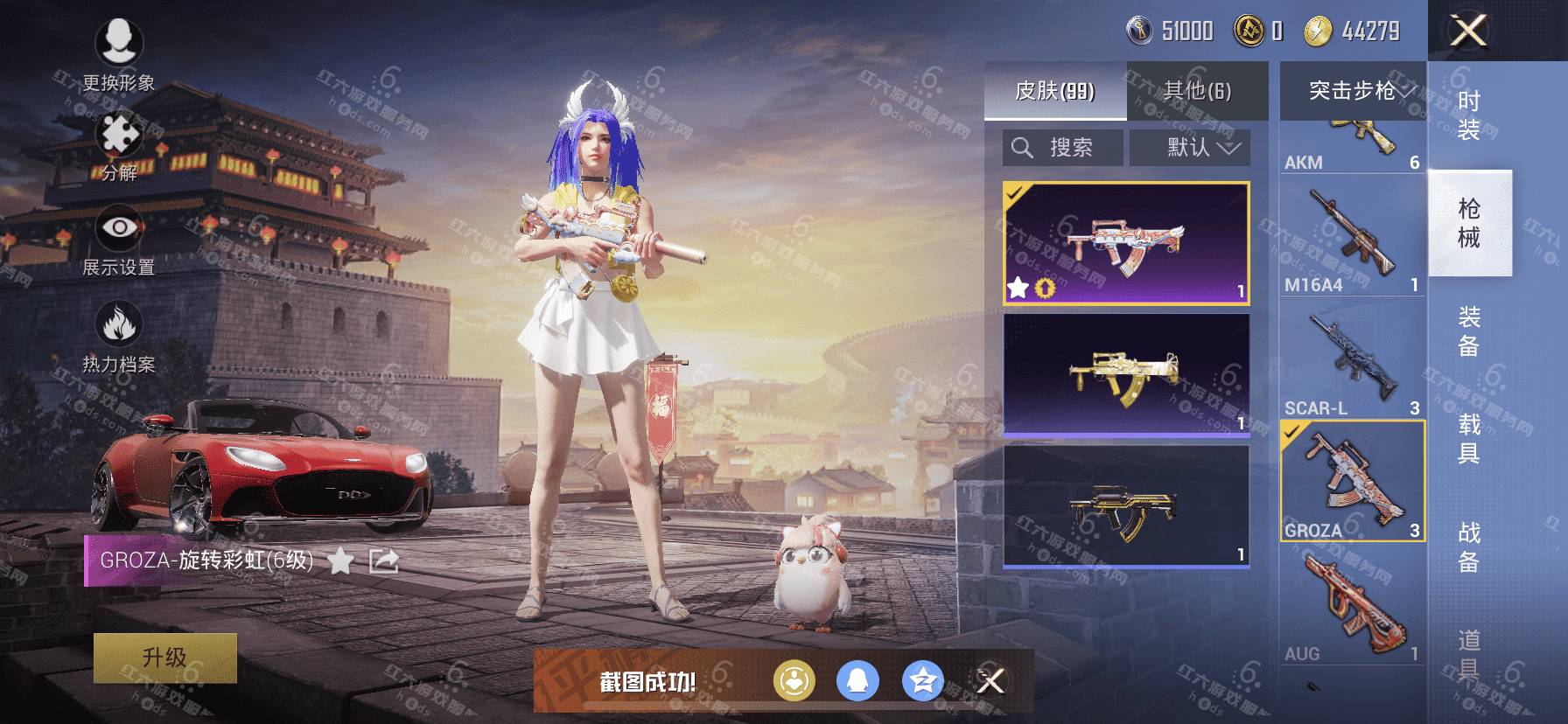The height and width of the screenshot is (724, 1568).
Task: Click the 搜索 search field
Action: [x=1063, y=148]
